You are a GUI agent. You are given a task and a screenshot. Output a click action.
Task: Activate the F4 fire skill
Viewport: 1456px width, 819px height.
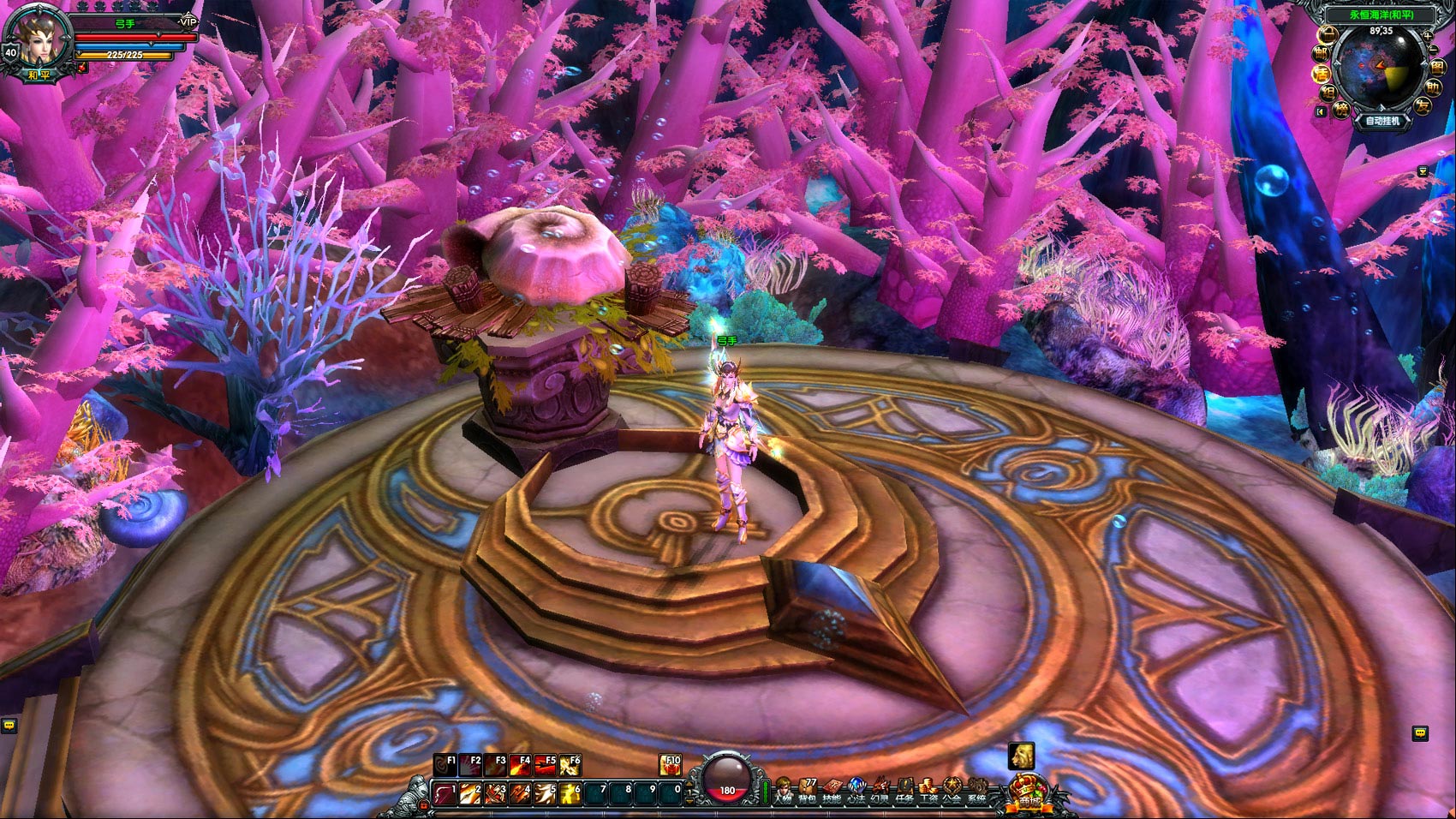(520, 764)
